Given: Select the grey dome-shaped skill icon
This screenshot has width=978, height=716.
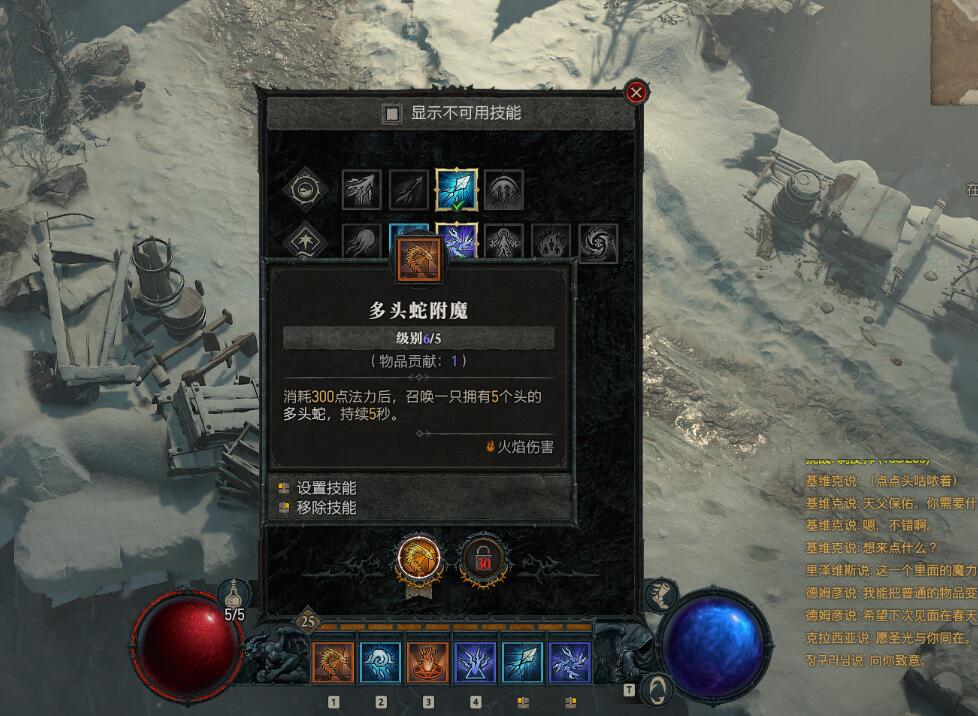Looking at the screenshot, I should point(503,189).
